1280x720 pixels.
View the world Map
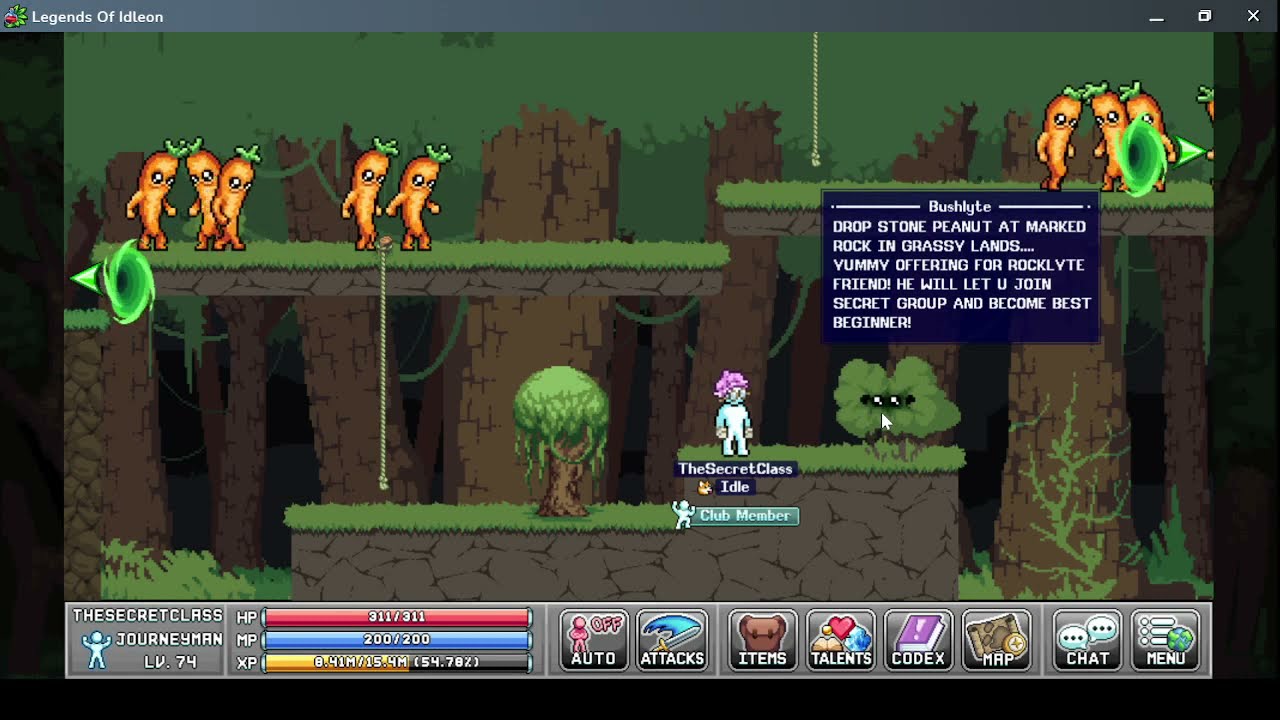(x=997, y=640)
